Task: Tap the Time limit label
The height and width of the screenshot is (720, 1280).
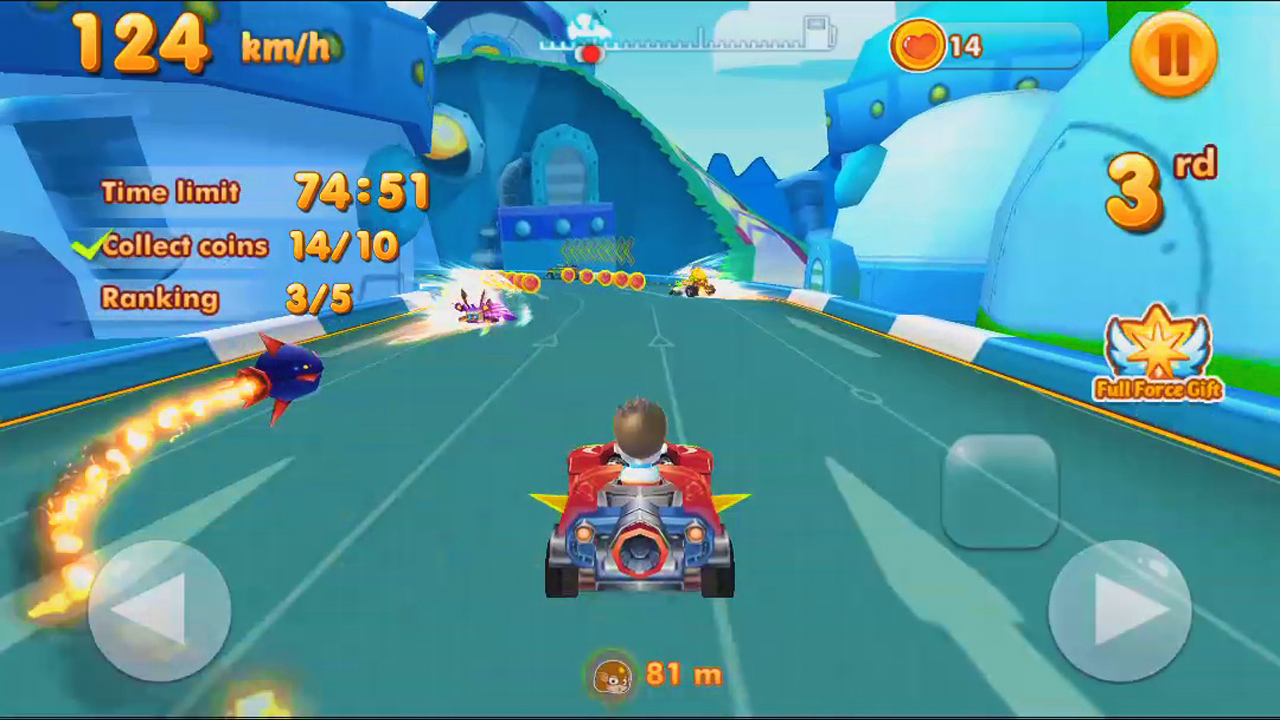Action: coord(169,193)
